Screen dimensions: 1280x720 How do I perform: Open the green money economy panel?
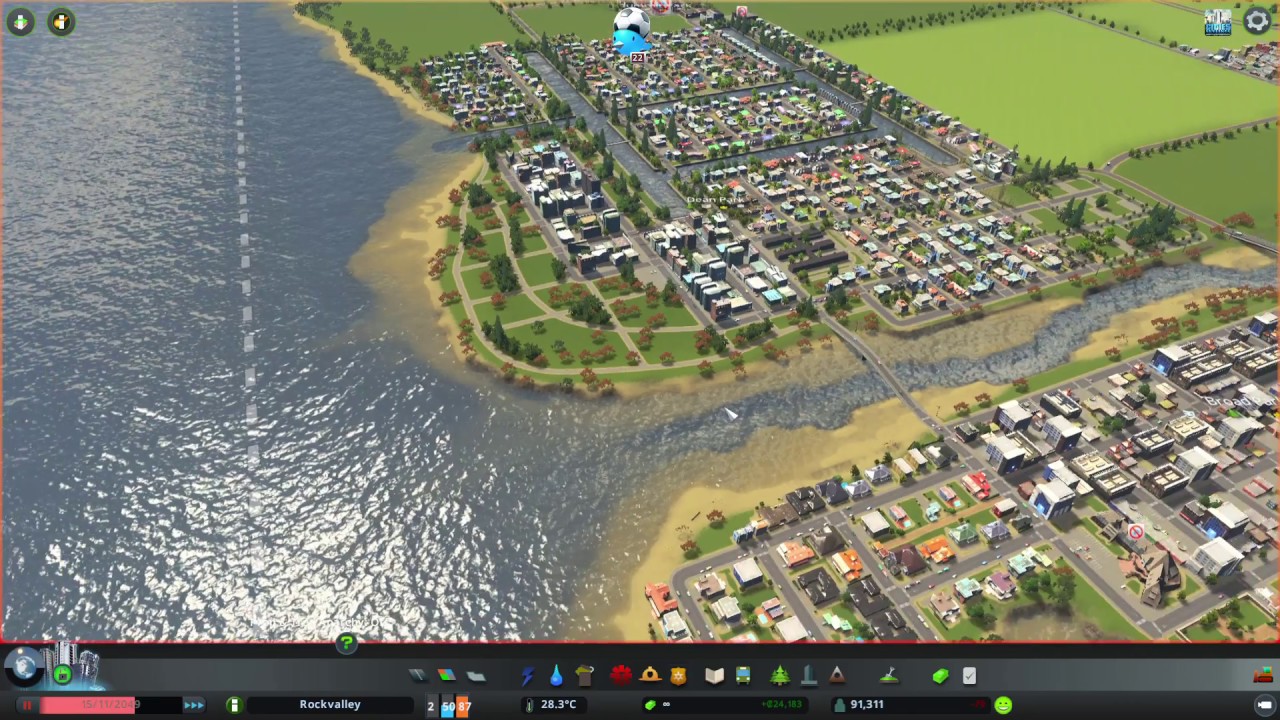pyautogui.click(x=940, y=676)
